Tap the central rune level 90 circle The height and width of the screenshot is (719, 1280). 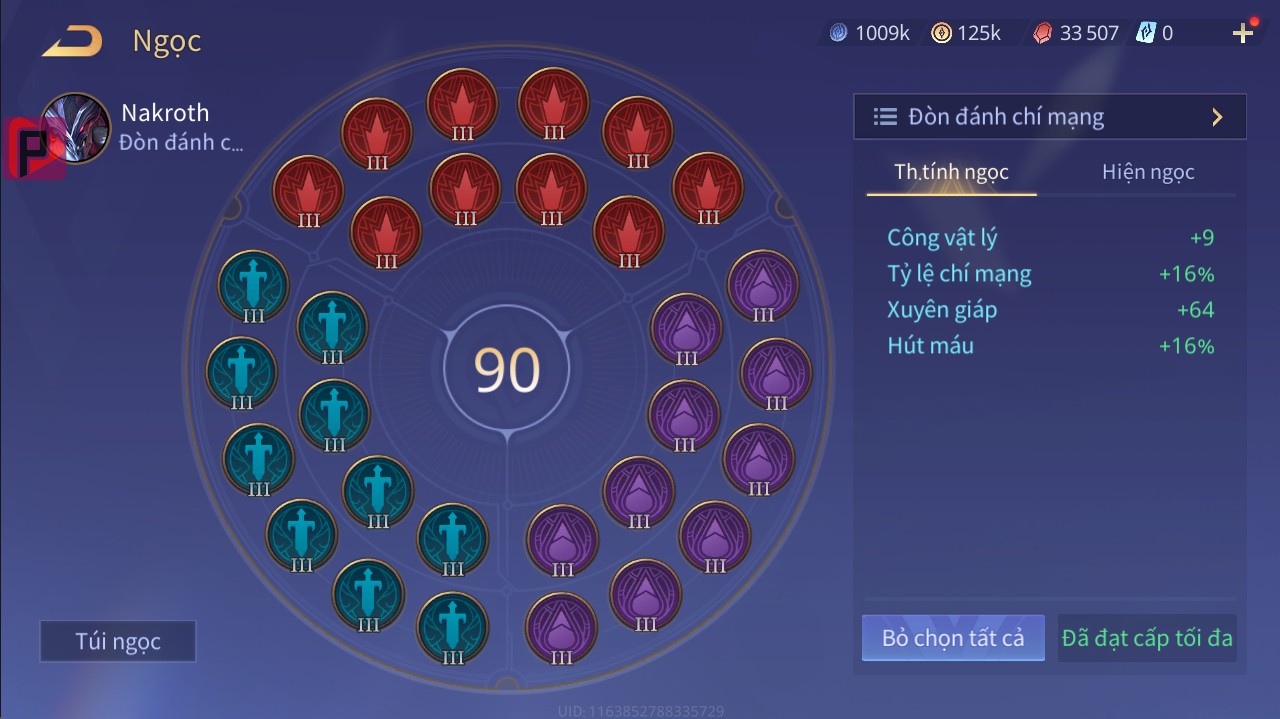[507, 369]
